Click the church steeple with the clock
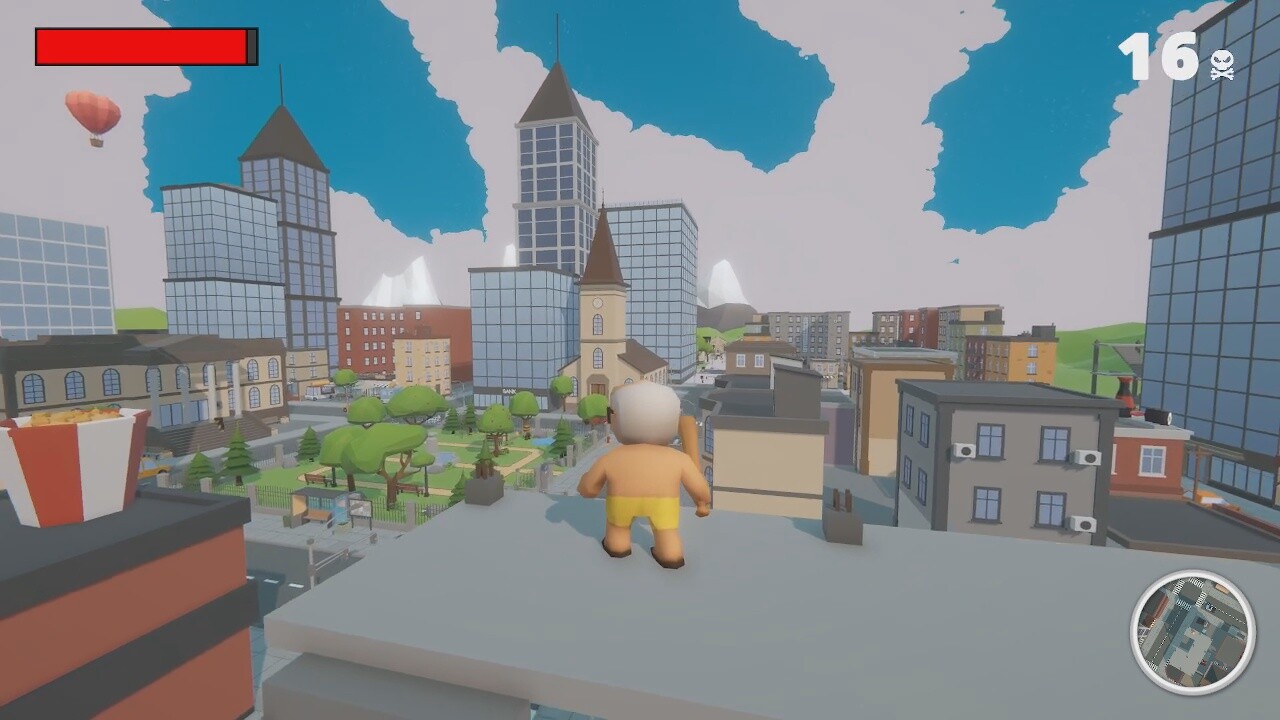Screen dimensions: 1280x720 coord(600,290)
